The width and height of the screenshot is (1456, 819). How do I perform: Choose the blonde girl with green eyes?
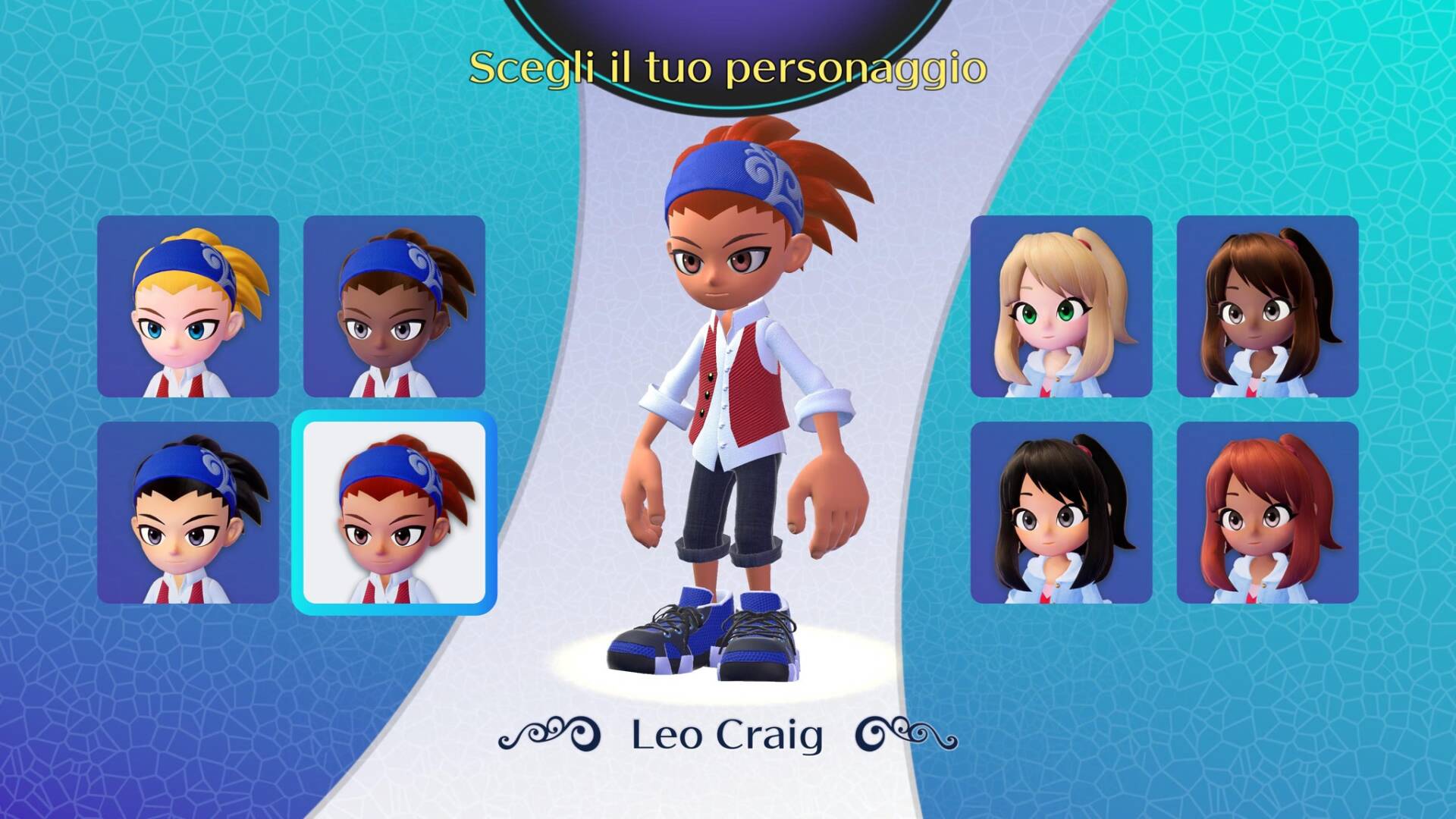click(x=1062, y=306)
